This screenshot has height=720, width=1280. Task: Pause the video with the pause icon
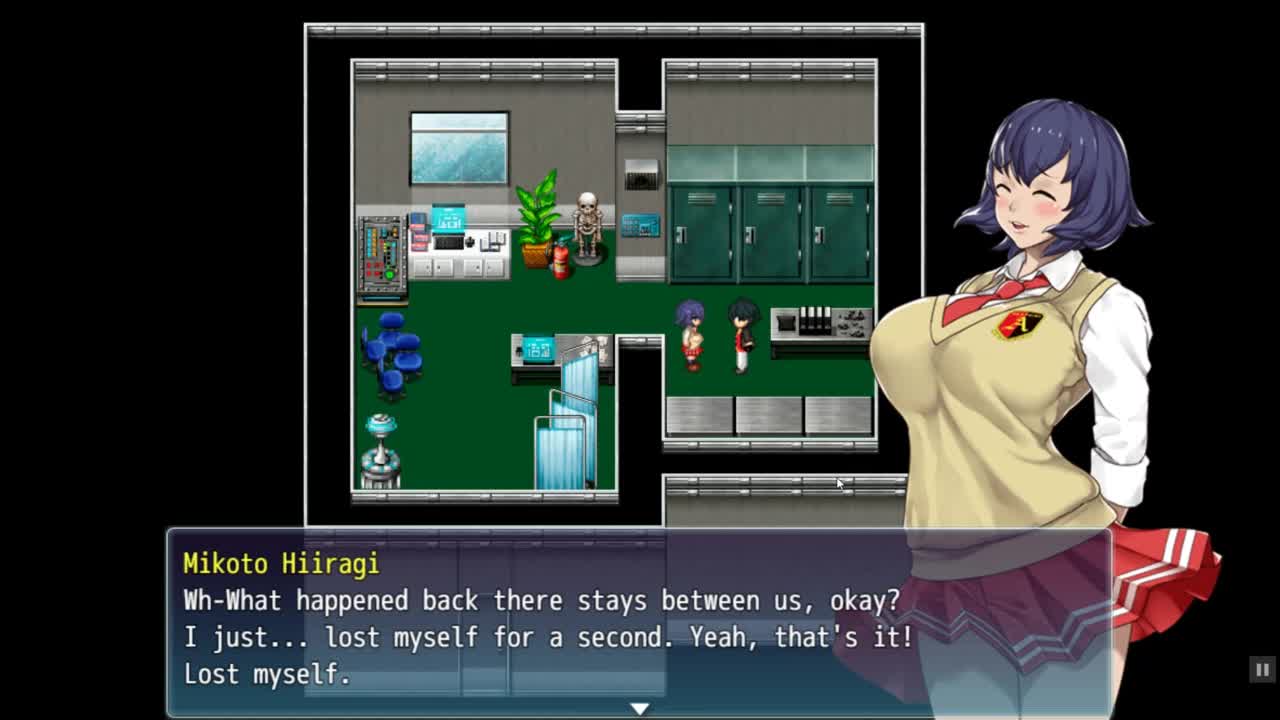pos(1262,670)
